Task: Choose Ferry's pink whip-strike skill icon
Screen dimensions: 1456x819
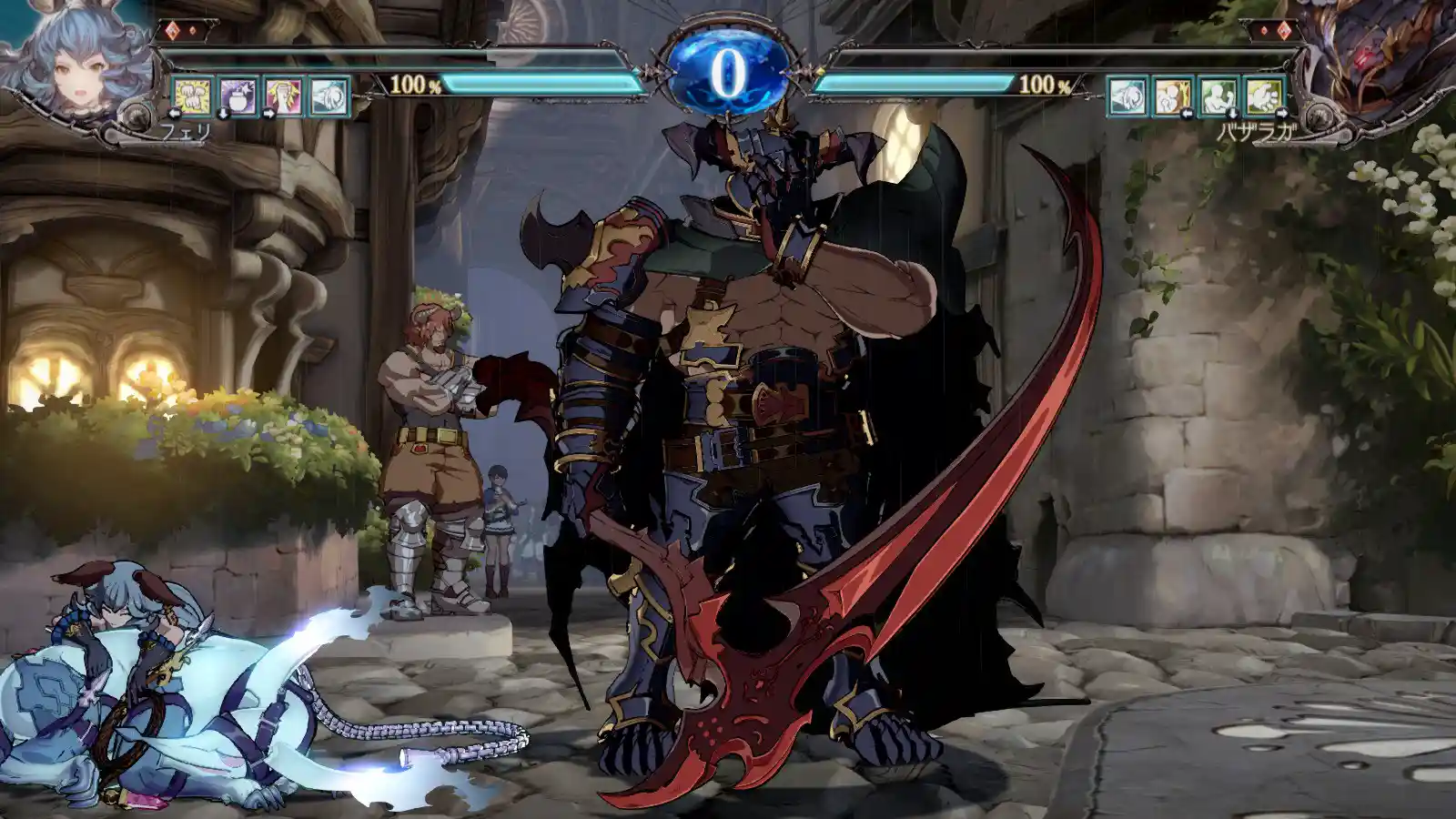Action: (284, 96)
